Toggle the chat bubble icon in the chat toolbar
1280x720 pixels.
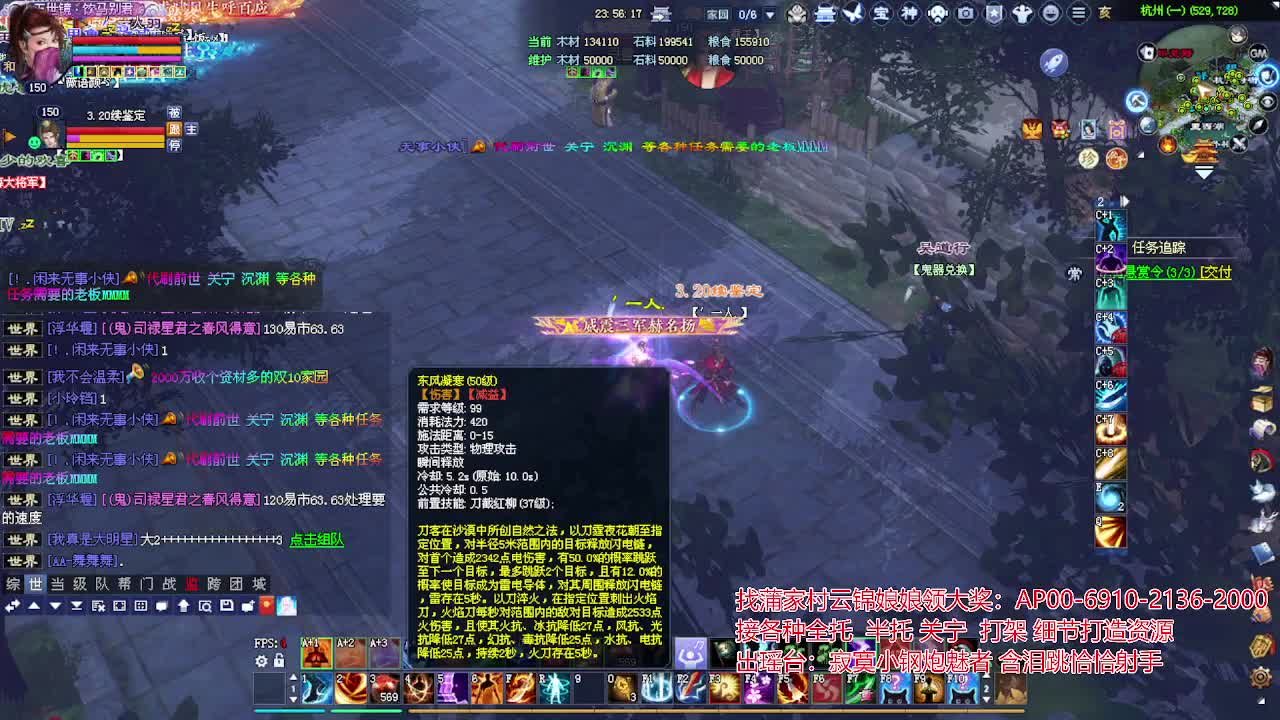click(x=163, y=606)
